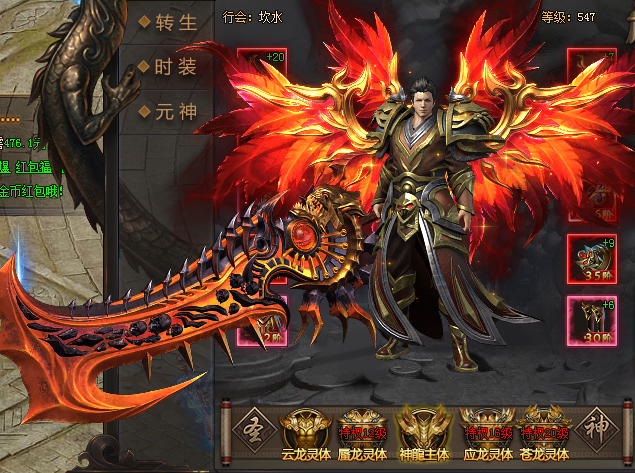Select the 苍龙灵体 spirit body icon

[x=544, y=429]
